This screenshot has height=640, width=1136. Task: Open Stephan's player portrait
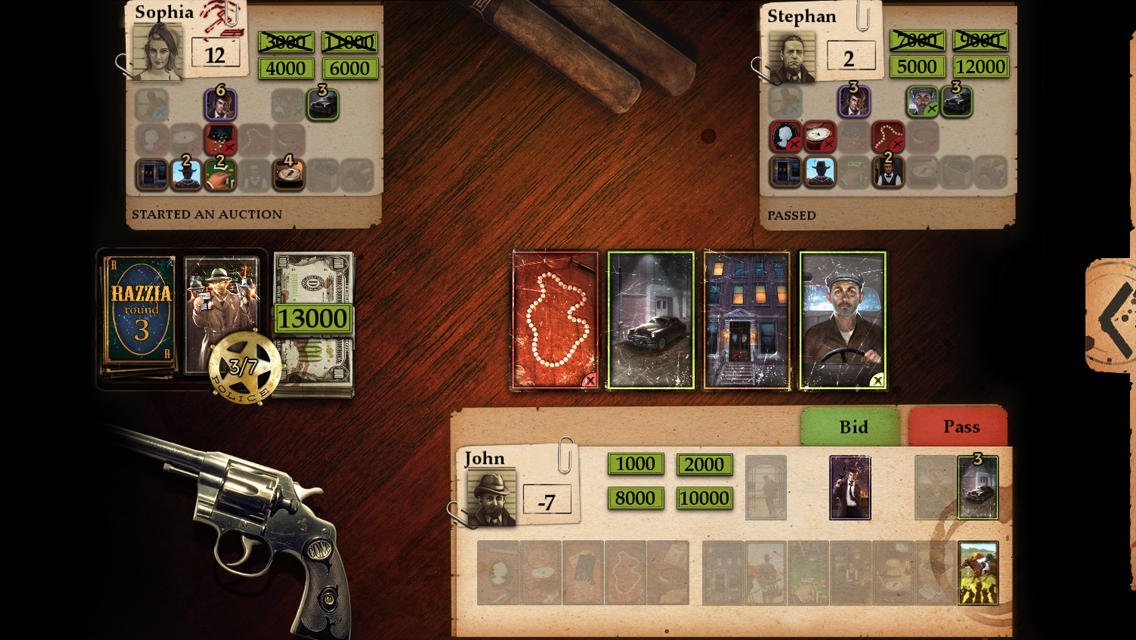coord(791,57)
